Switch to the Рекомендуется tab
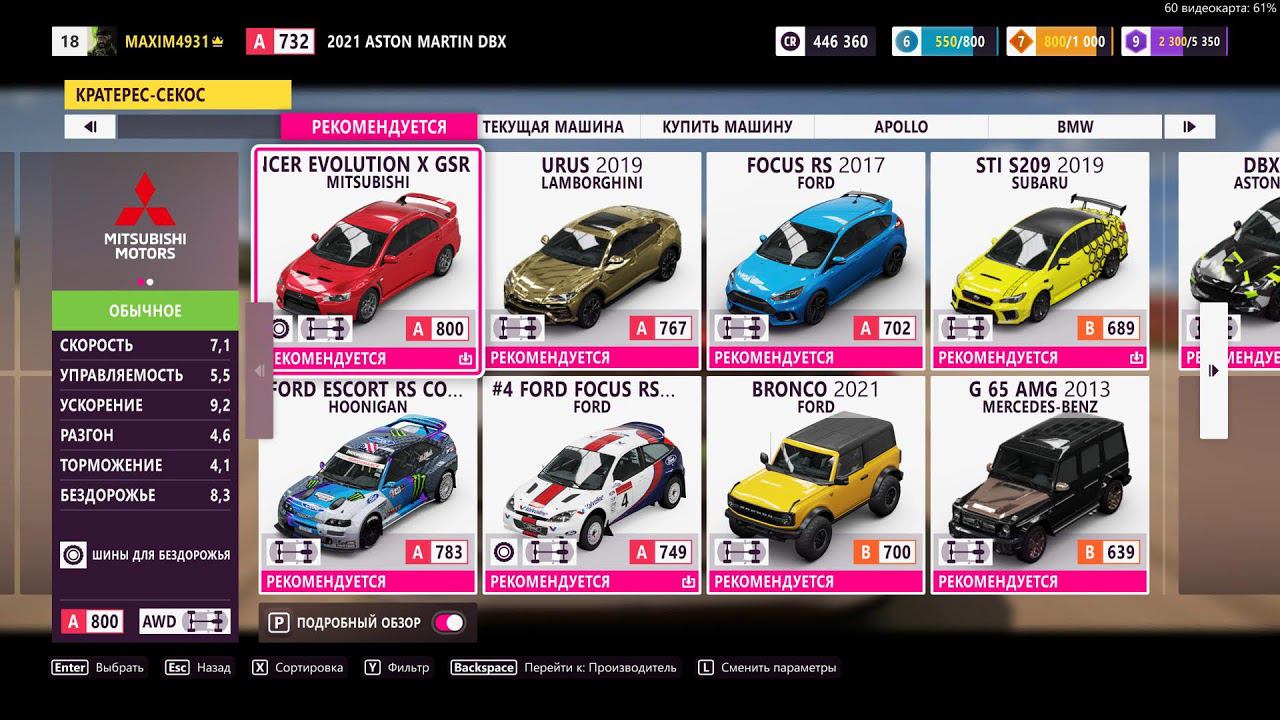 tap(379, 127)
